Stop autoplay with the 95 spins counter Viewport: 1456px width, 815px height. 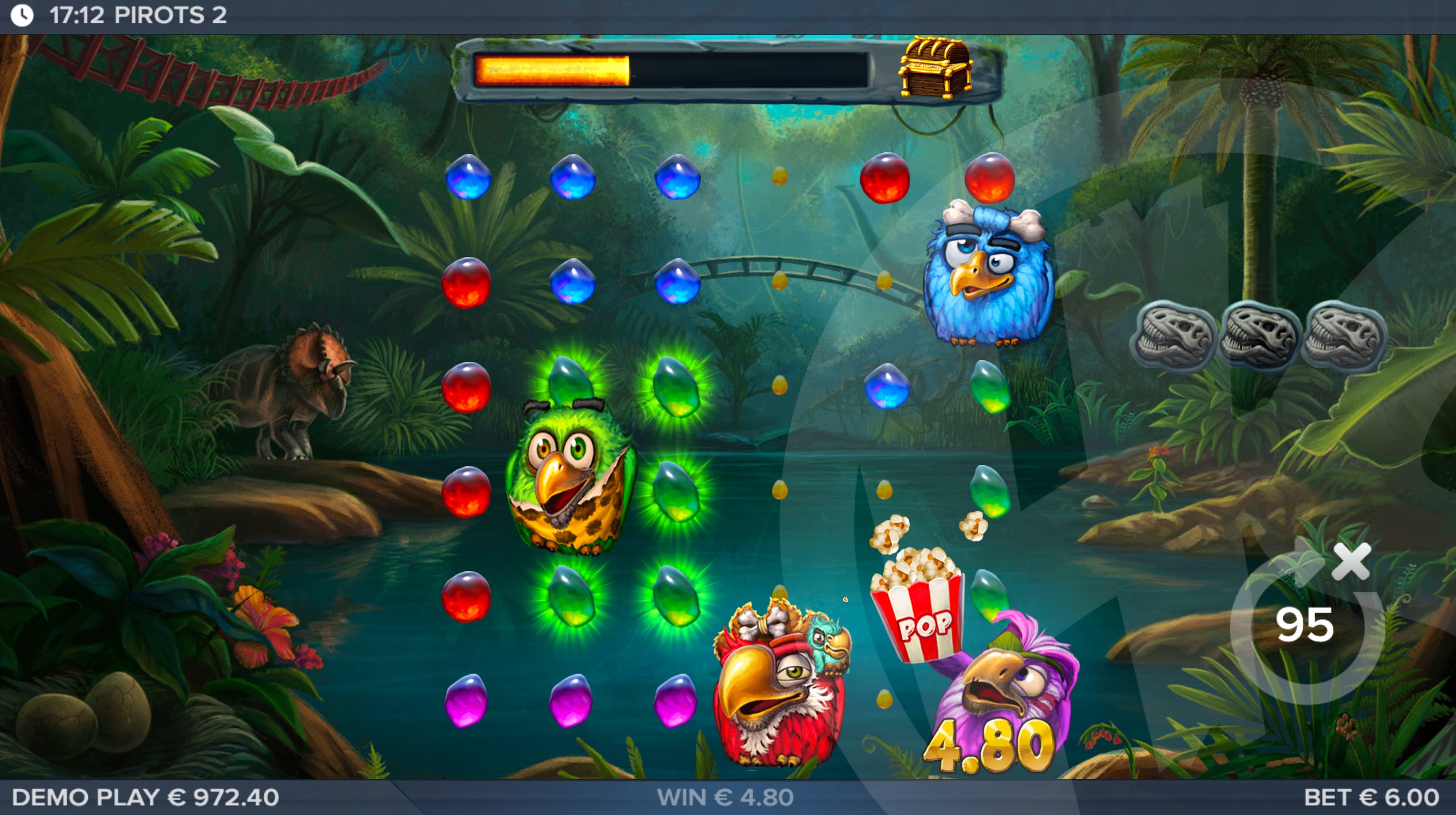1304,625
